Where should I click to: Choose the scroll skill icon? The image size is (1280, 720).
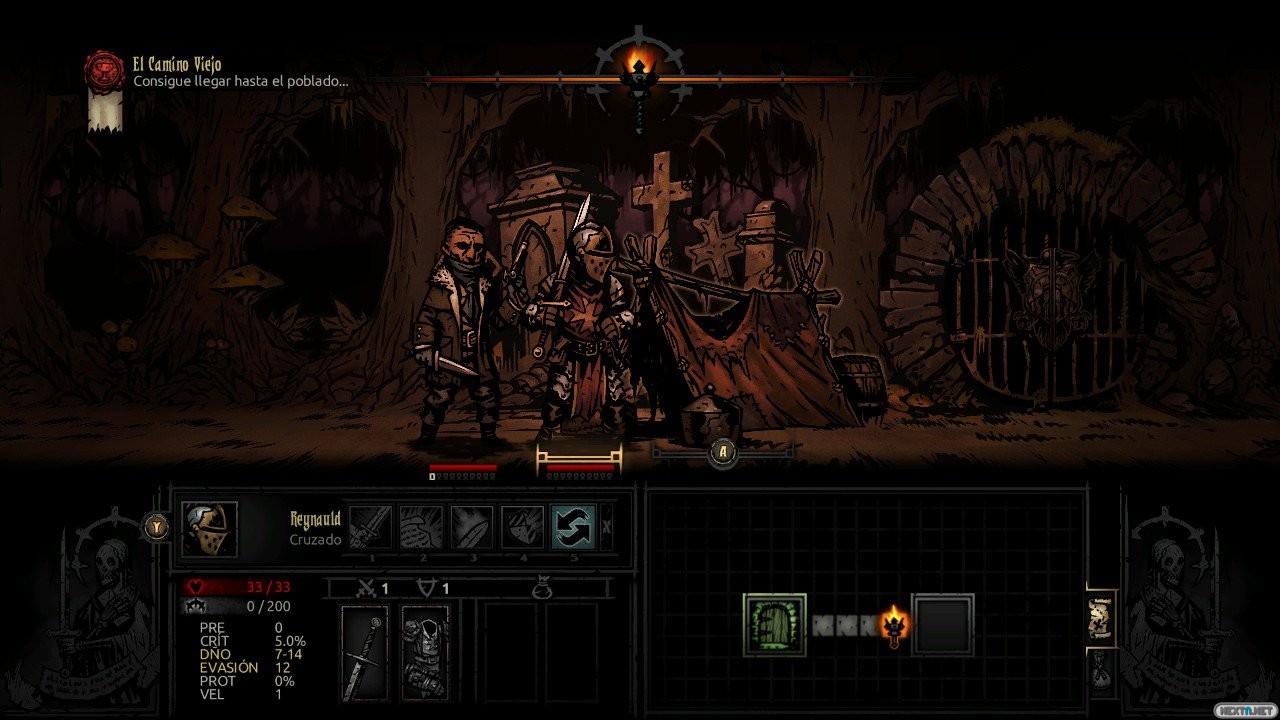coord(421,527)
